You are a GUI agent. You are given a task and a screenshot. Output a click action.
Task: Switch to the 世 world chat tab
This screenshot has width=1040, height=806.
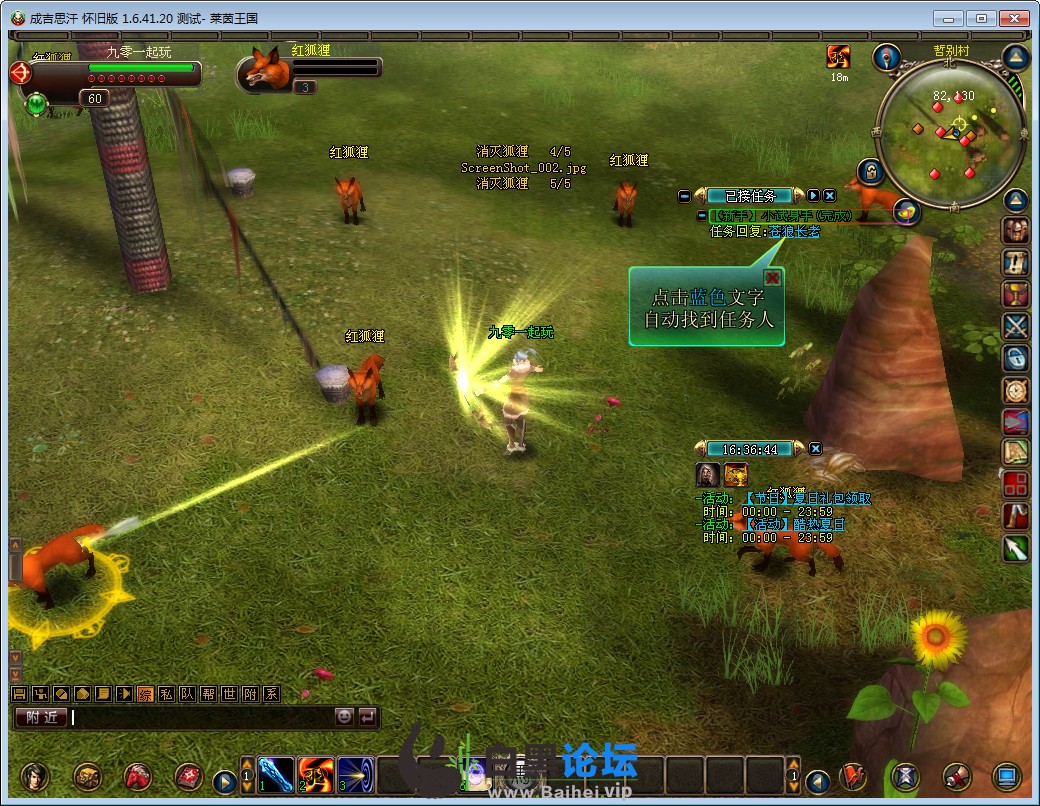(229, 694)
